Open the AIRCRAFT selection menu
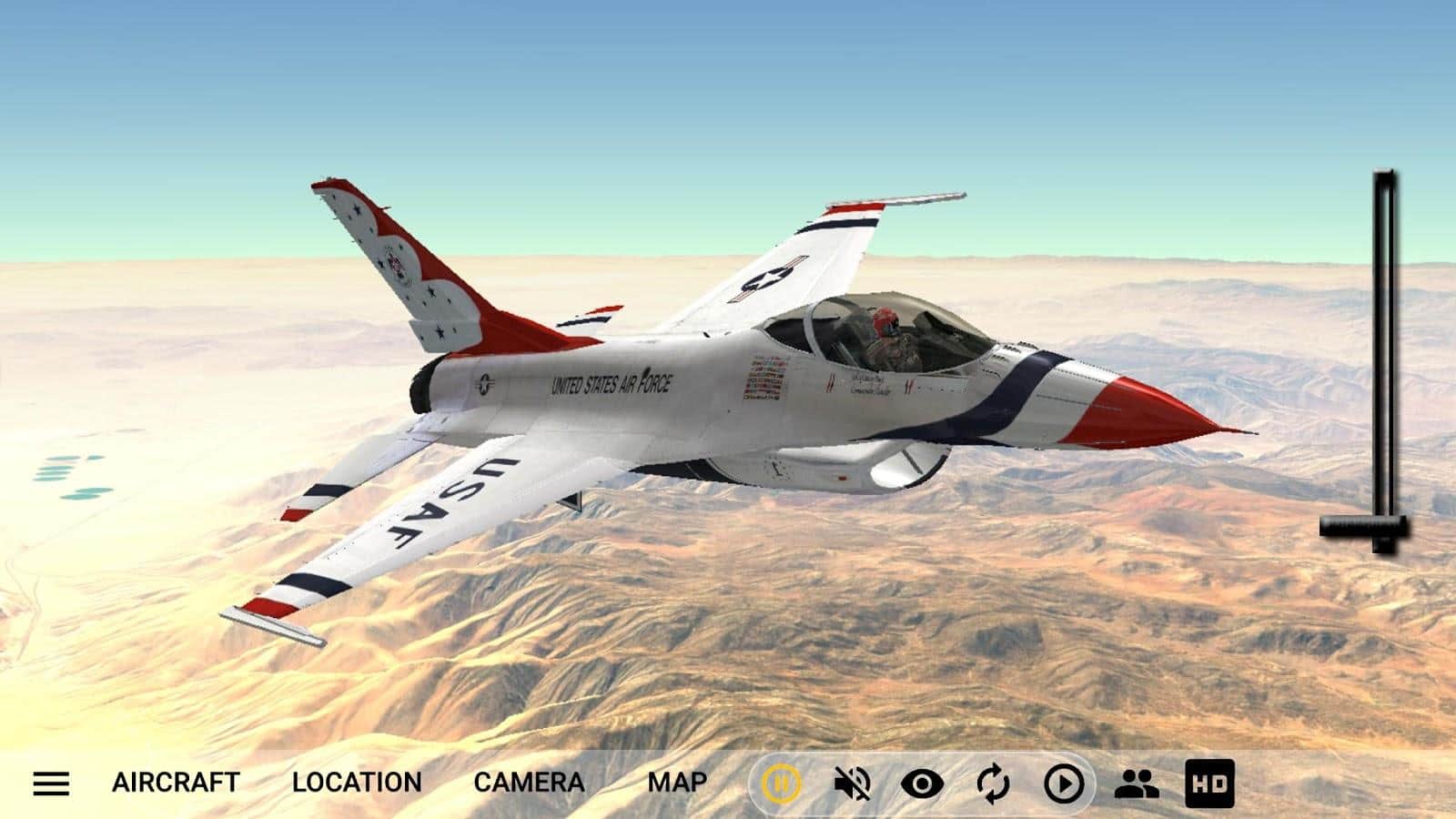The width and height of the screenshot is (1456, 819). [176, 783]
